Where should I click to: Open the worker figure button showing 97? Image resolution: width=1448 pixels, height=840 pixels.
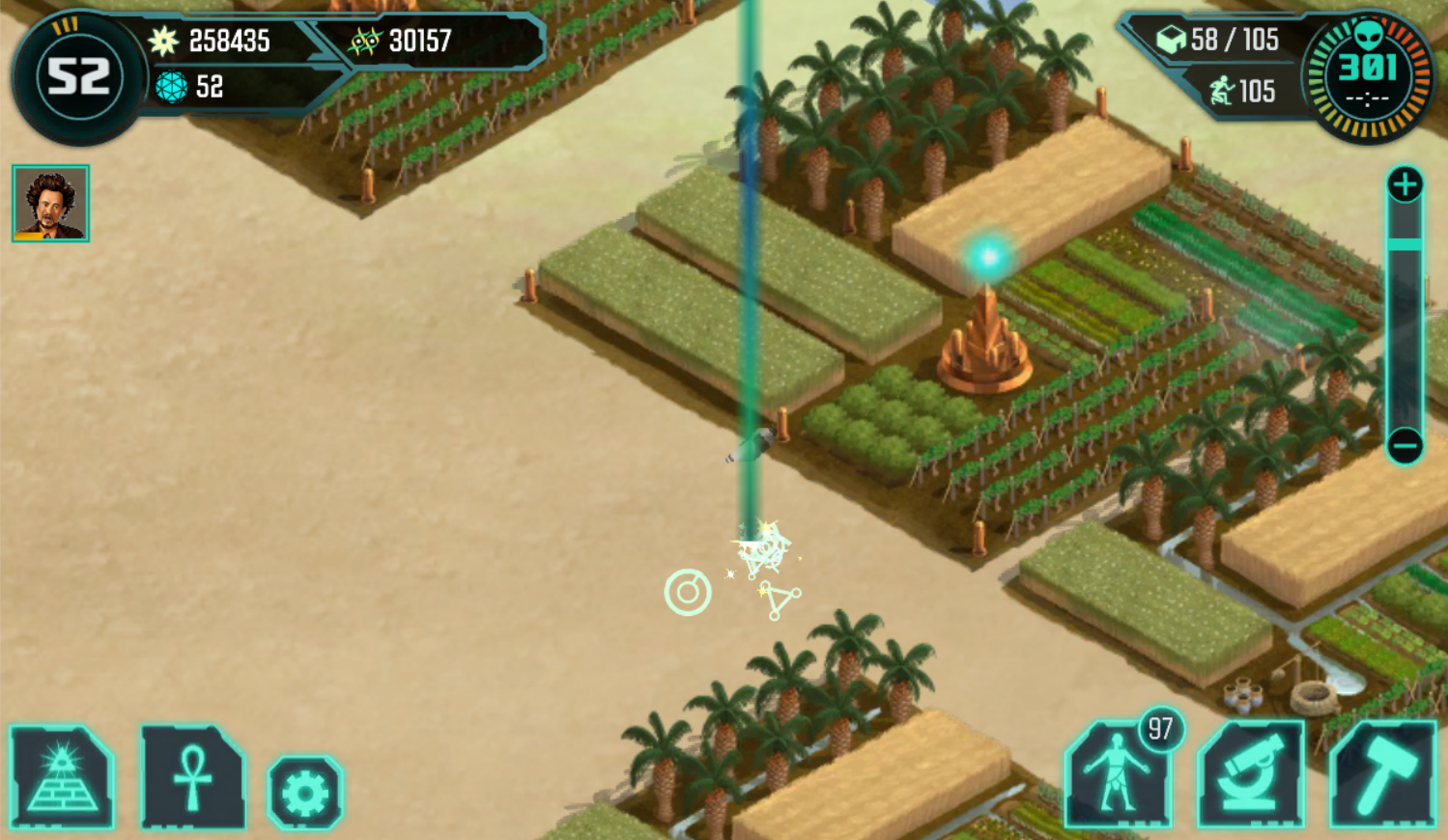(x=1118, y=775)
